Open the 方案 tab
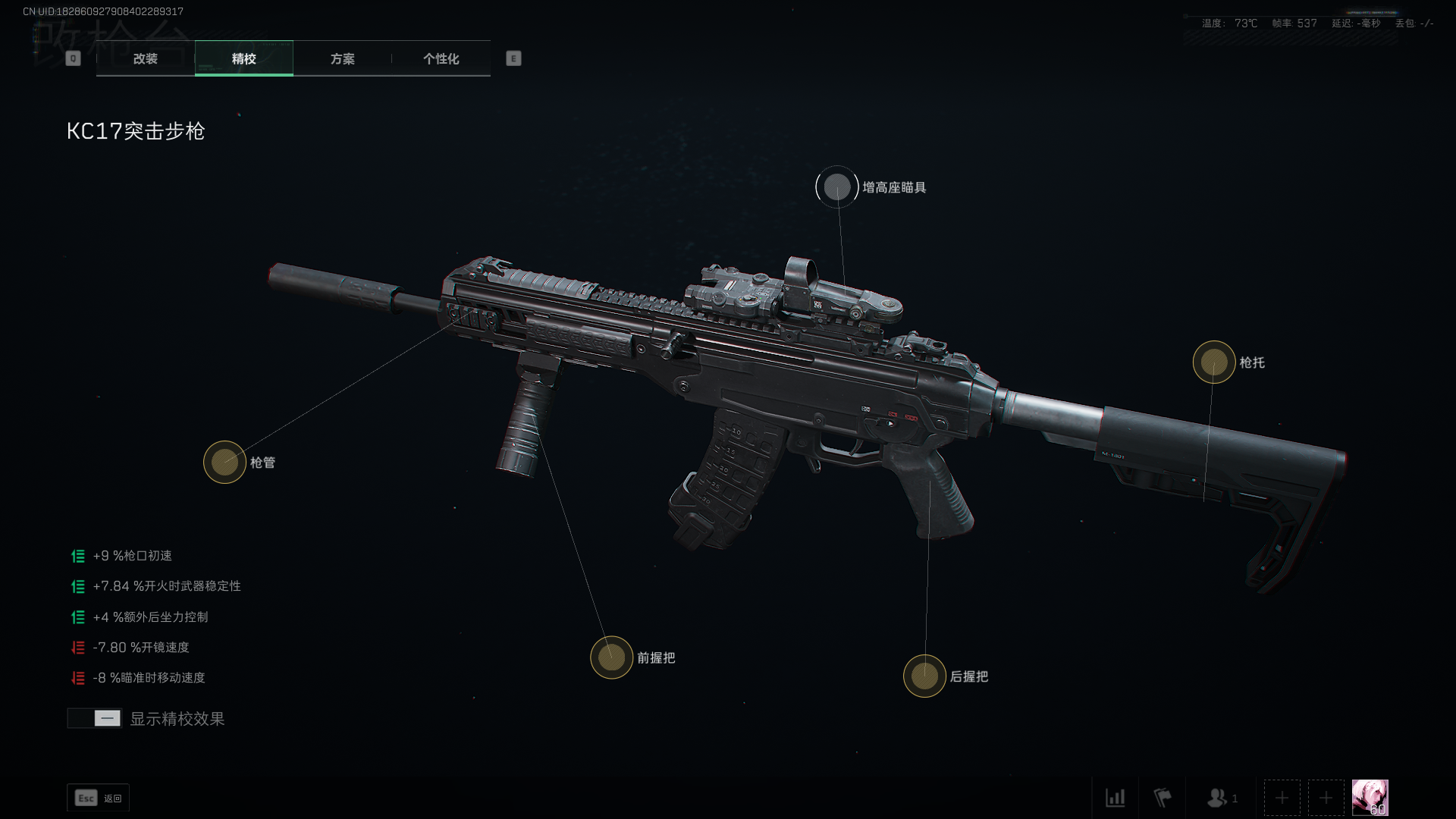 pyautogui.click(x=342, y=58)
